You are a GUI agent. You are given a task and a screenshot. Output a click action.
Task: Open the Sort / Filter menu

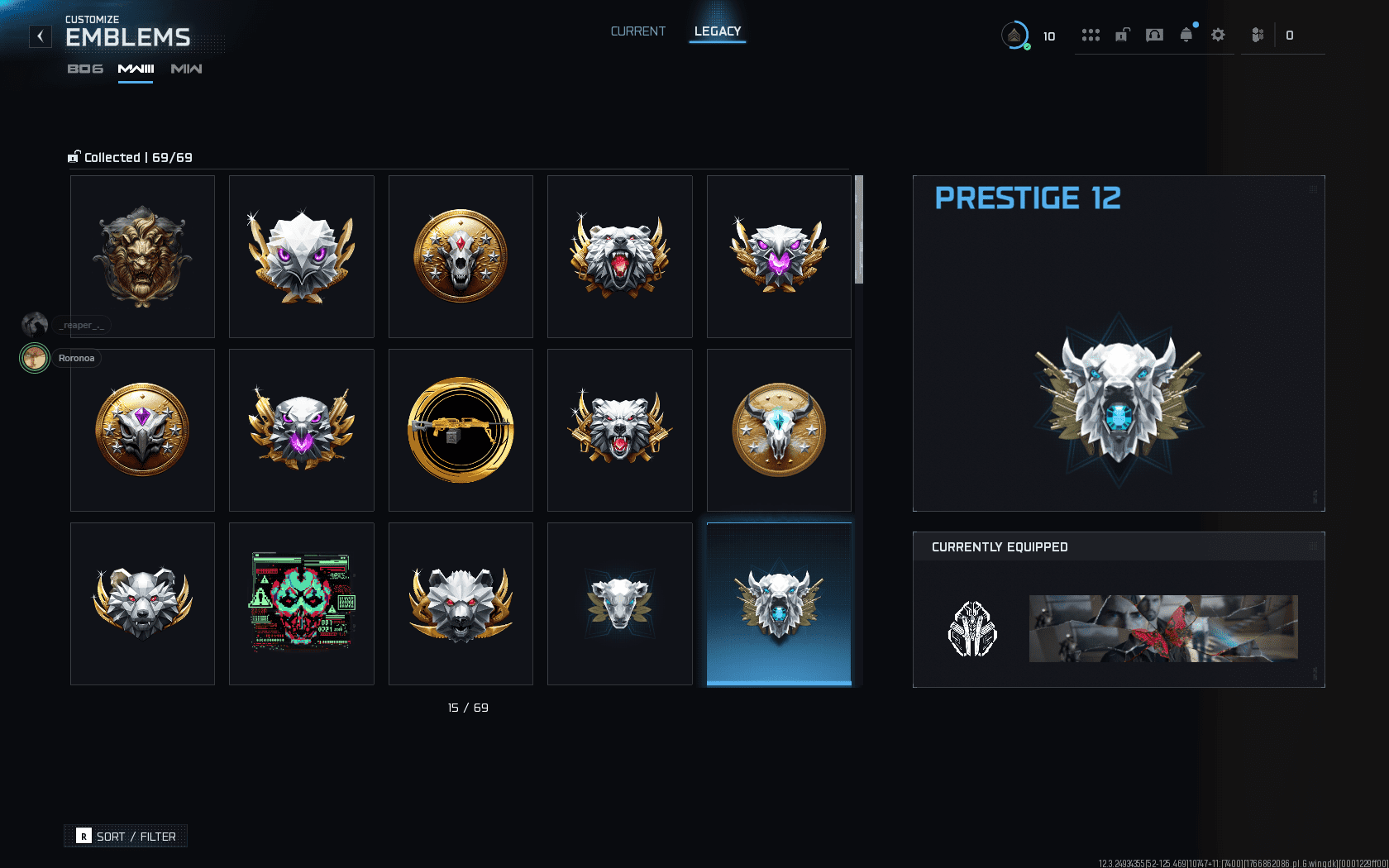125,836
